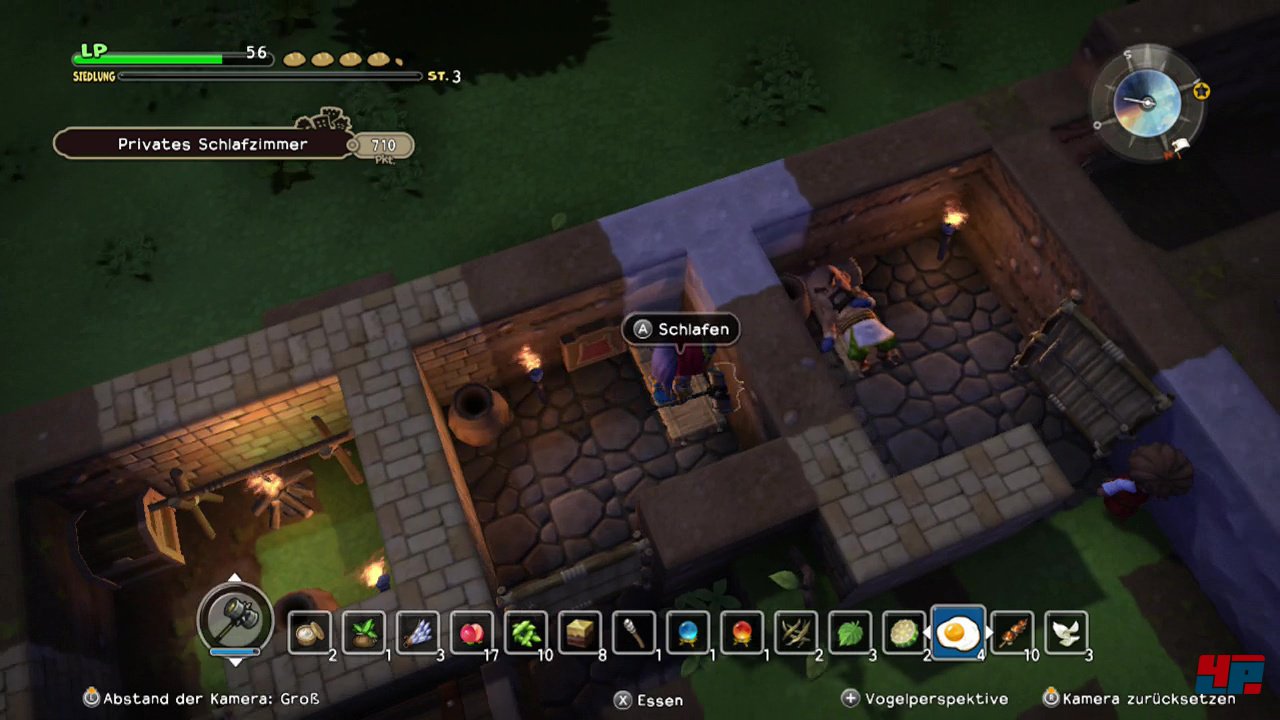Image resolution: width=1280 pixels, height=720 pixels.
Task: Choose the single green leaf slot
Action: click(x=850, y=632)
